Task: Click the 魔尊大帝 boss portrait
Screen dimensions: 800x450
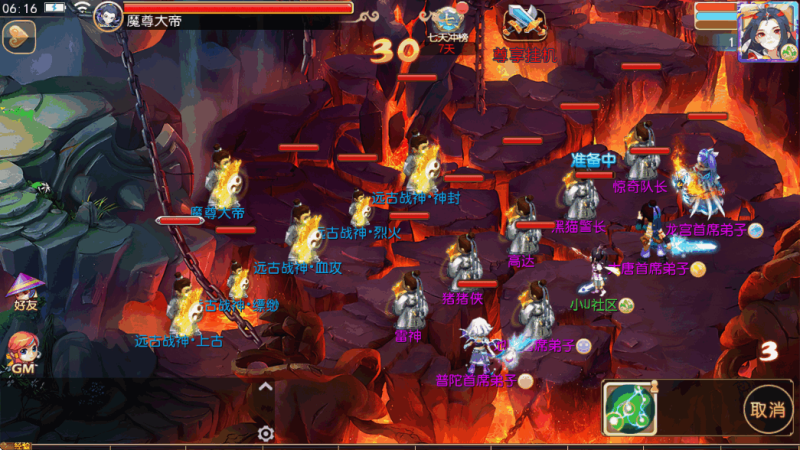Action: coord(108,15)
